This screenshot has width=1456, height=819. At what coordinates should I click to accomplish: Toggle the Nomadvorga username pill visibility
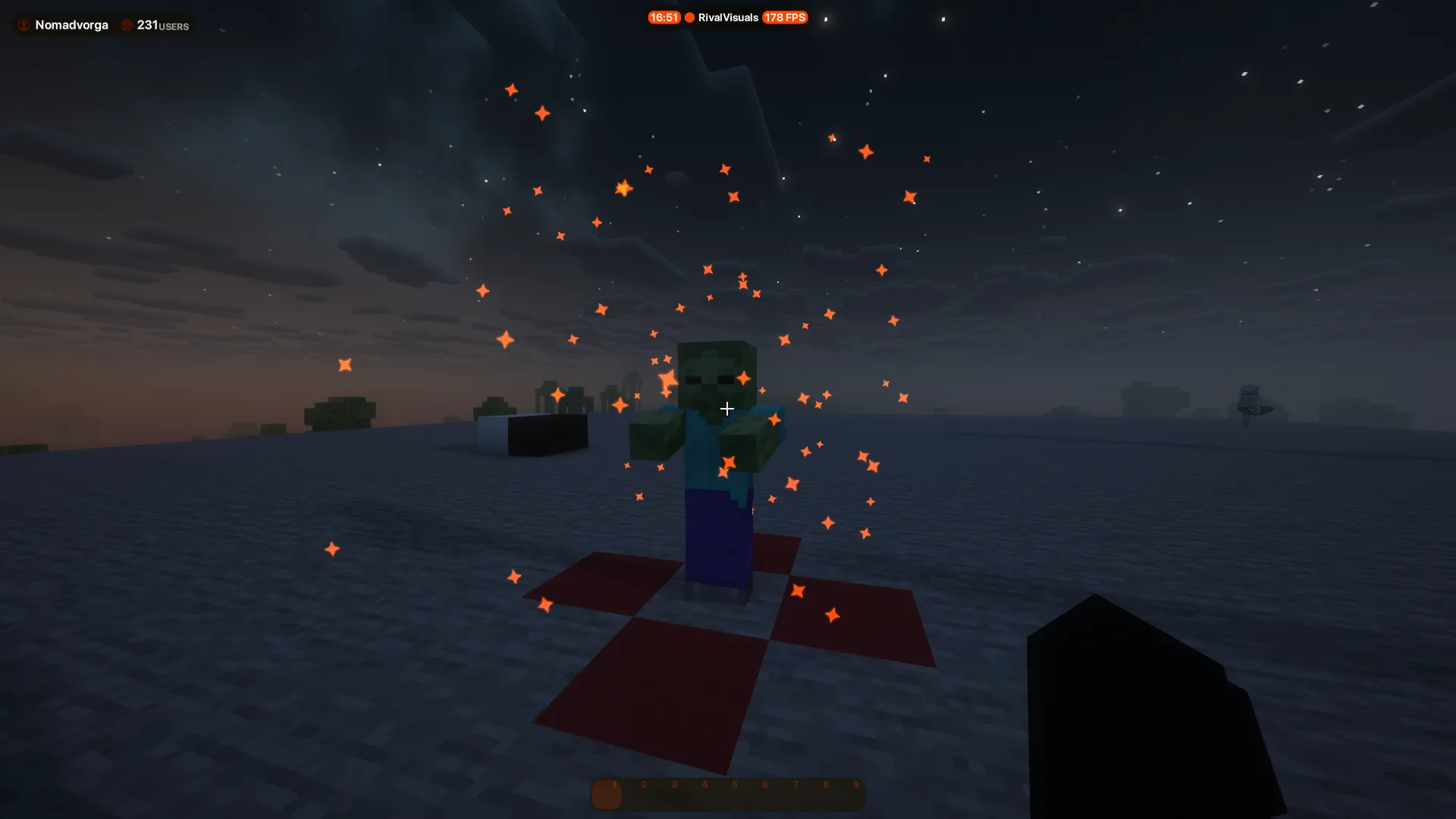pos(72,25)
